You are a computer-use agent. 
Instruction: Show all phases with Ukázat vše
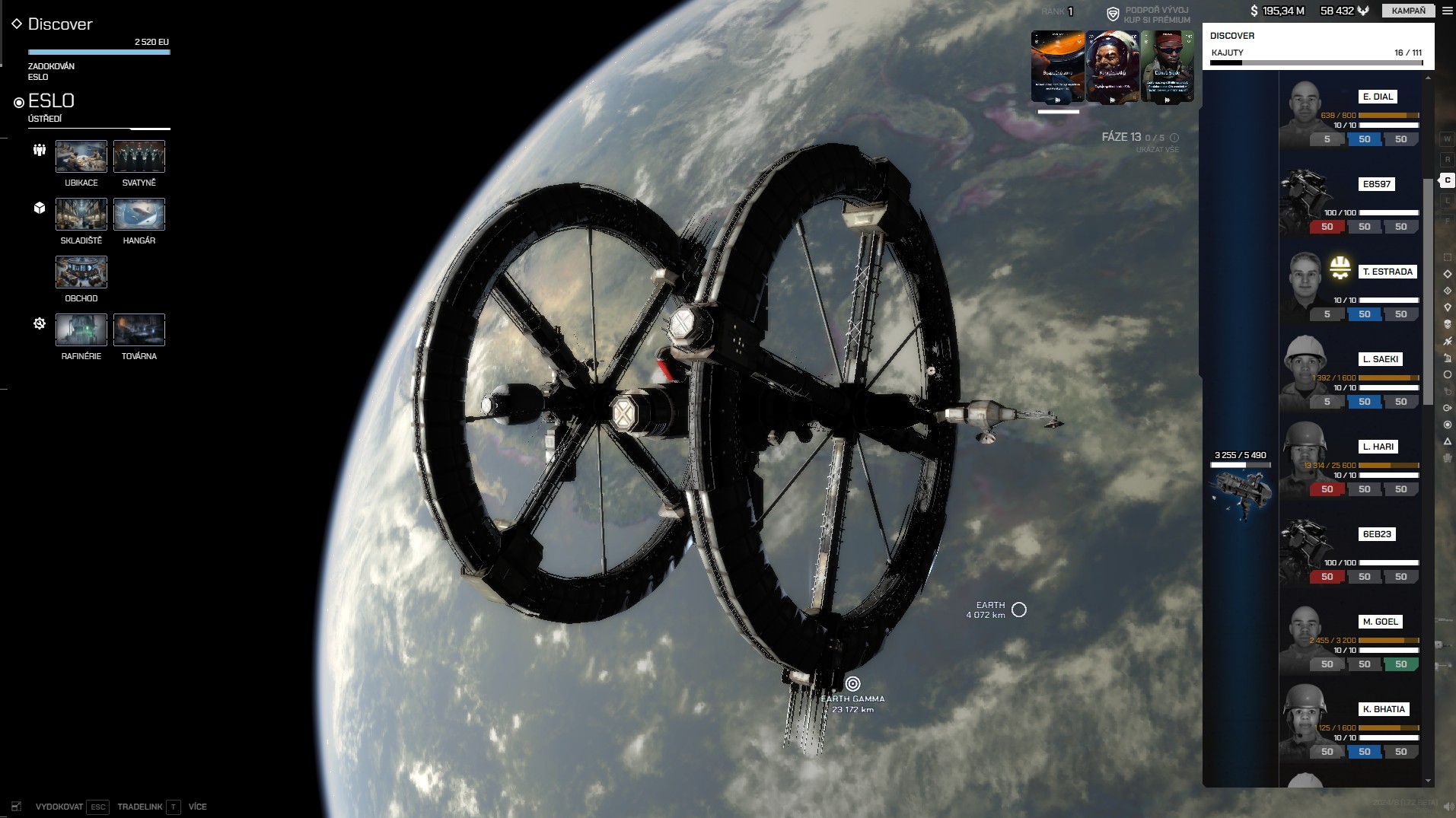tap(1157, 150)
